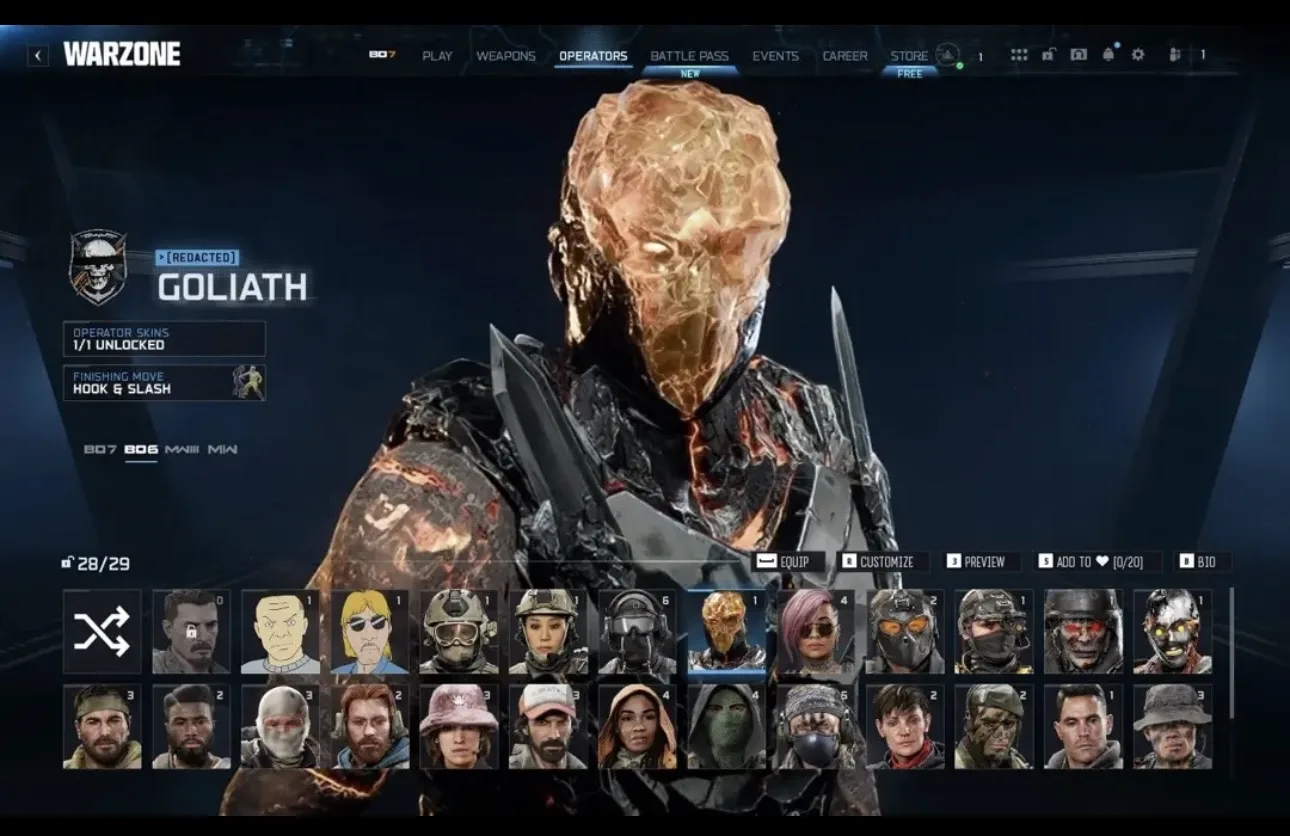The height and width of the screenshot is (836, 1290).
Task: Open the settings gear icon
Action: point(1138,55)
